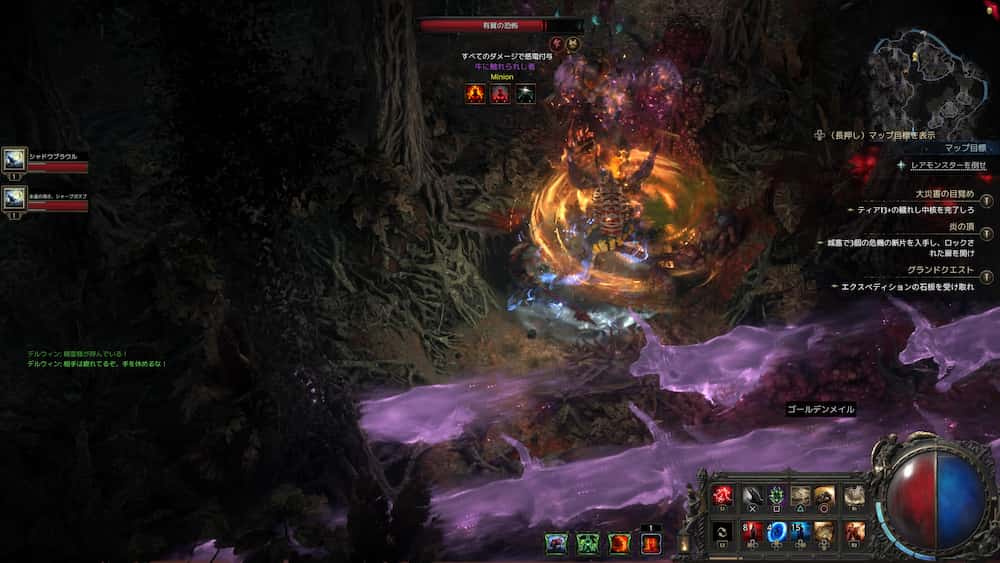Click the ゴールデンメイル item label
Screen dimensions: 1000x563
[x=820, y=409]
